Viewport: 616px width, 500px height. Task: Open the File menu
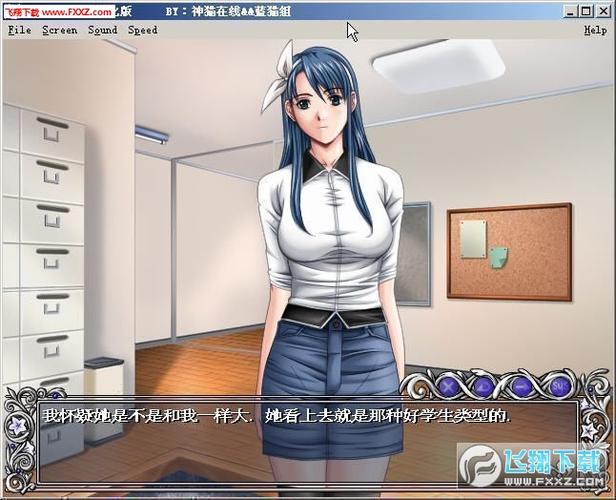coord(19,30)
